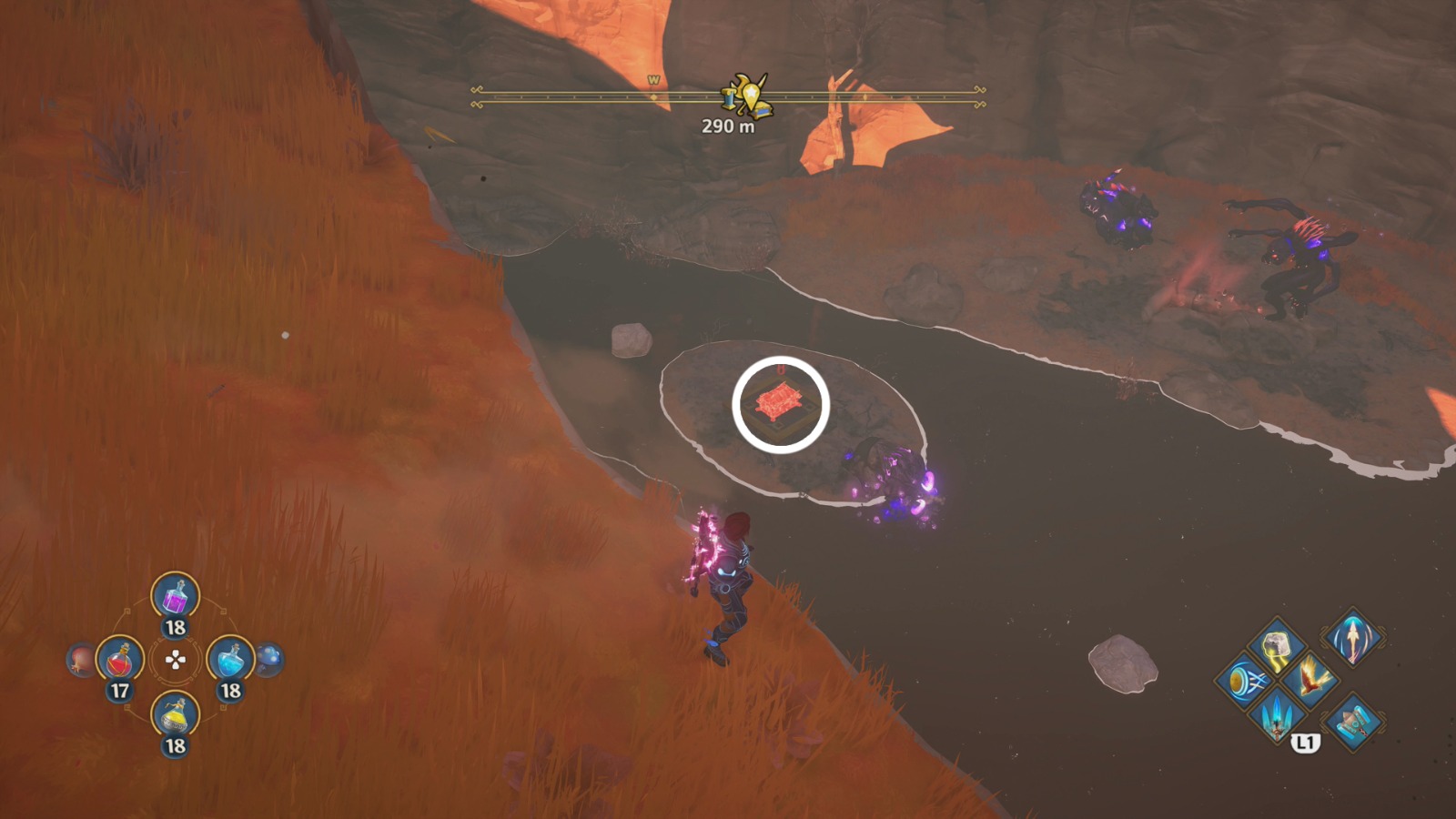Click the W heading letter on the compass

pos(652,81)
